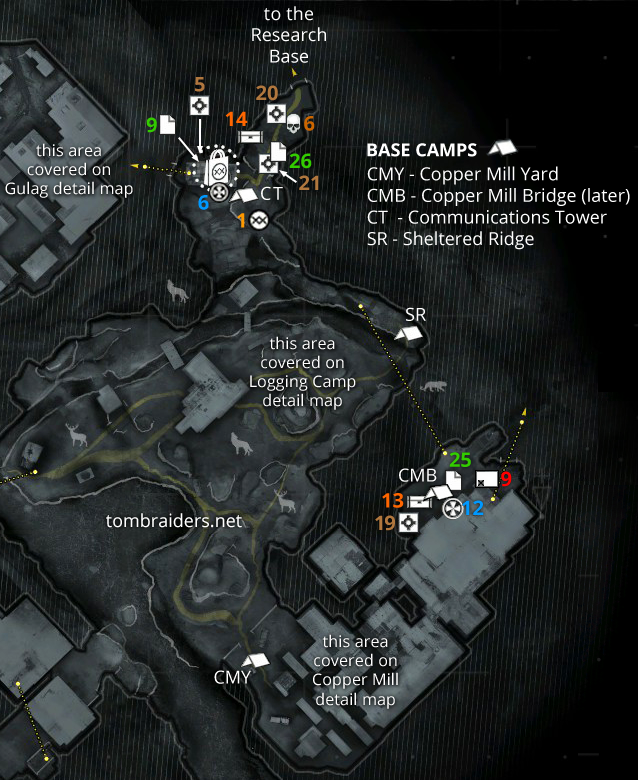Select the crosshair marker numbered 19
The width and height of the screenshot is (638, 780).
tap(408, 523)
